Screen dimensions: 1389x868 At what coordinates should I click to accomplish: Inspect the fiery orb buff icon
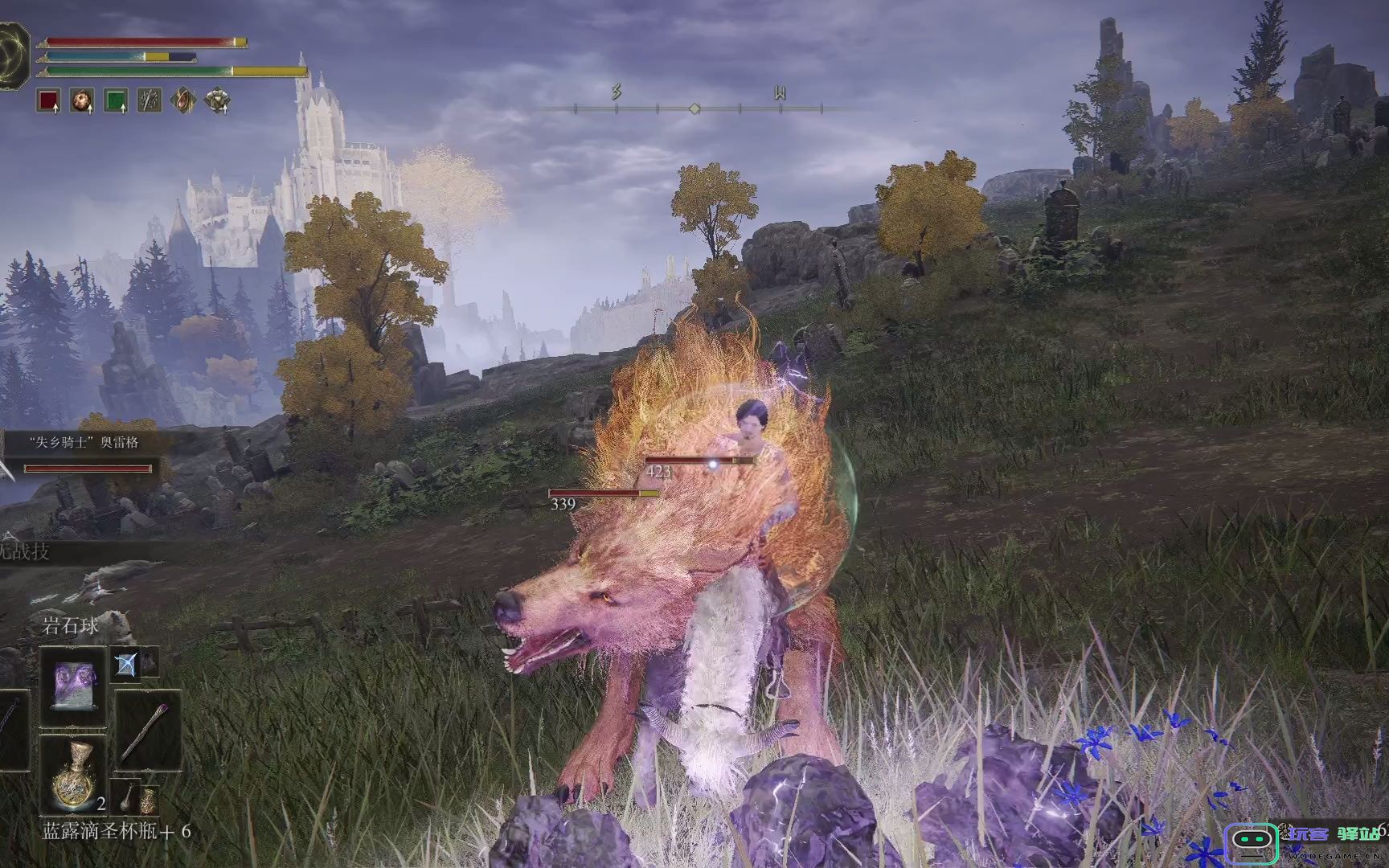click(x=82, y=100)
